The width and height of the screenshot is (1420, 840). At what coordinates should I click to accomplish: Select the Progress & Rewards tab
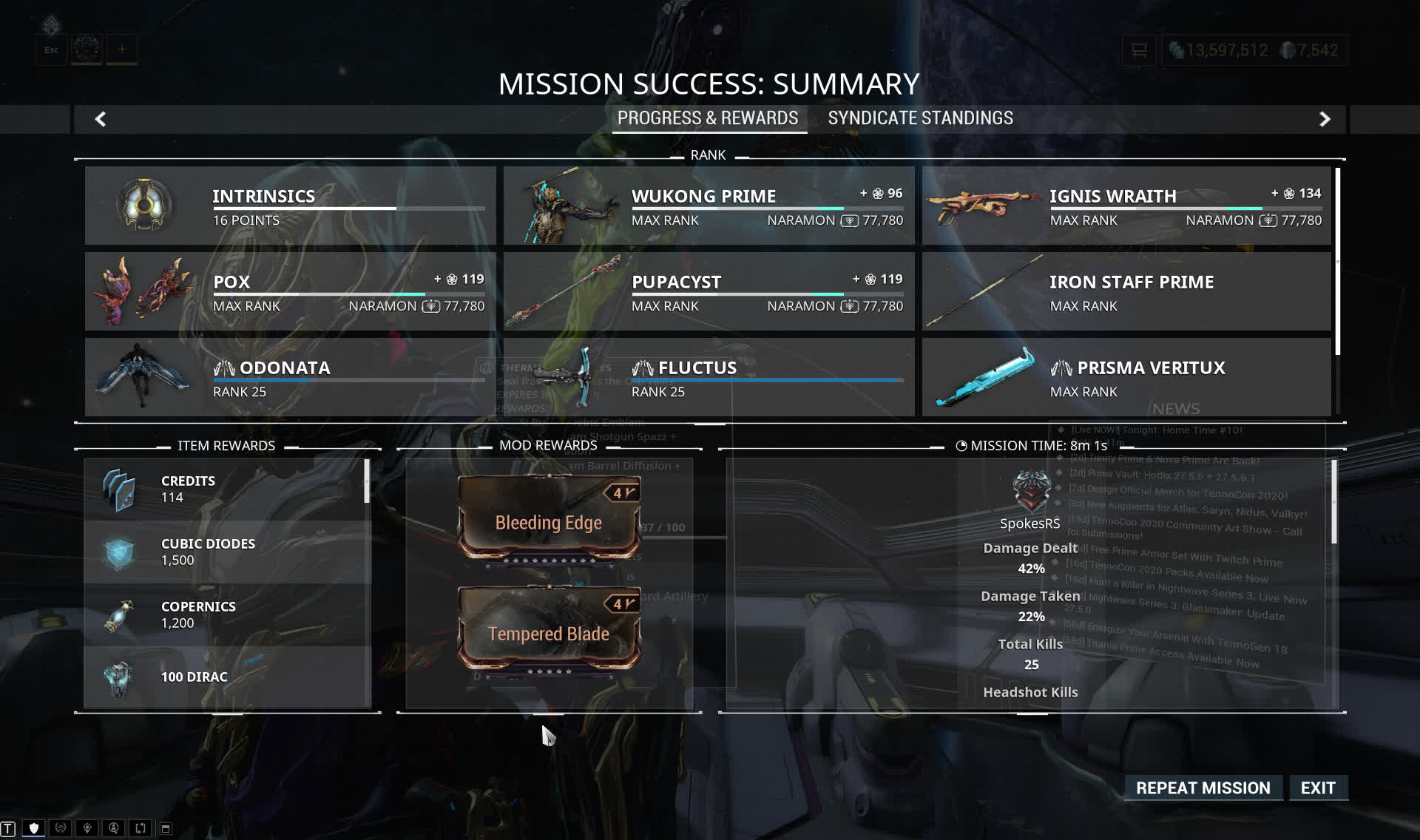click(x=708, y=118)
